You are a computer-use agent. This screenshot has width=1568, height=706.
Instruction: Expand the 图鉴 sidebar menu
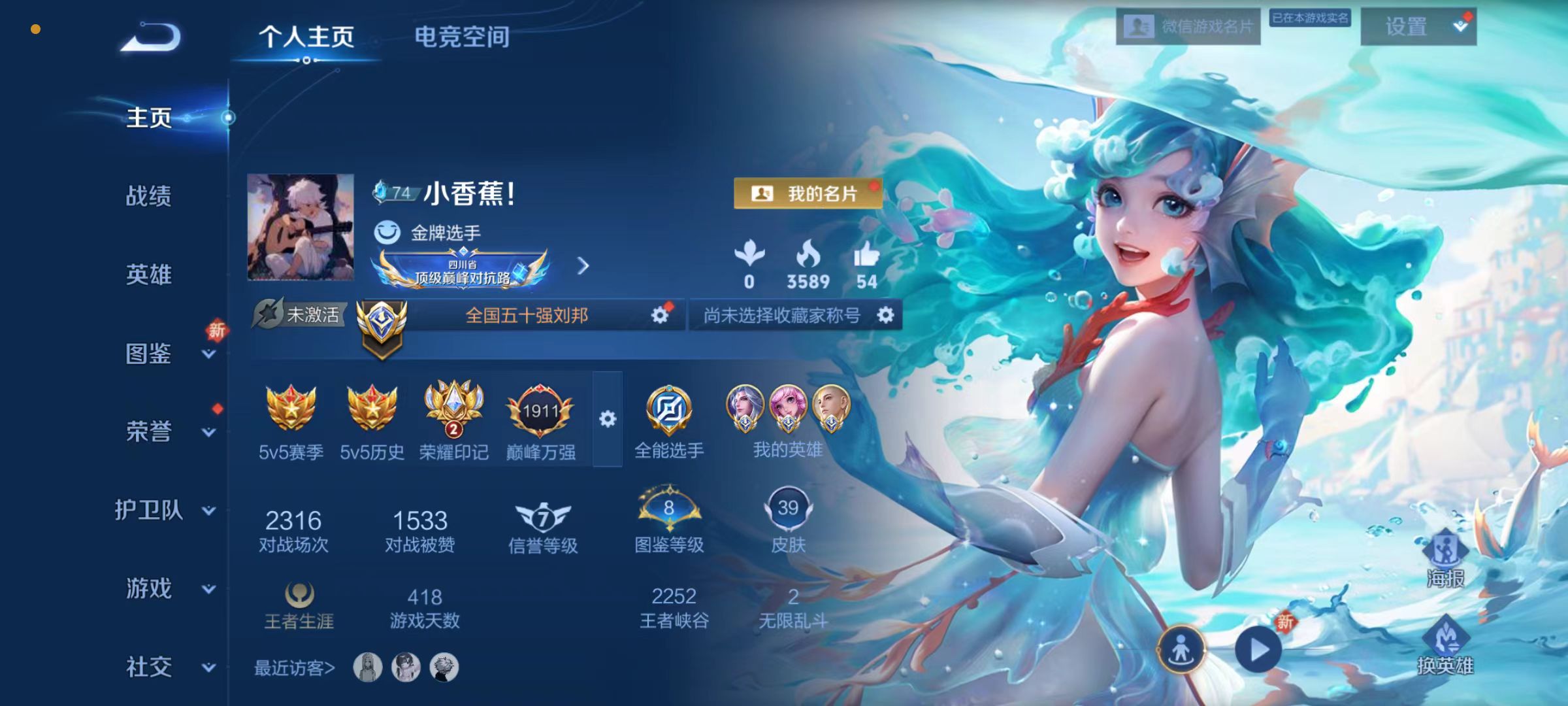208,354
